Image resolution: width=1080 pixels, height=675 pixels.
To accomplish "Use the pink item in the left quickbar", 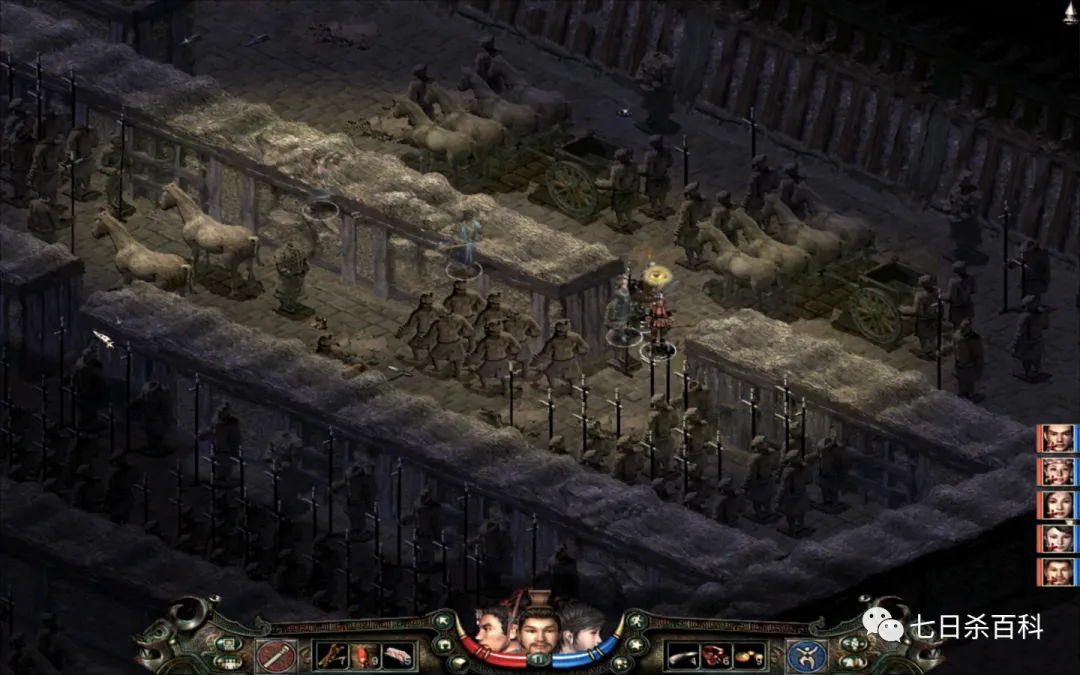I will [x=398, y=656].
